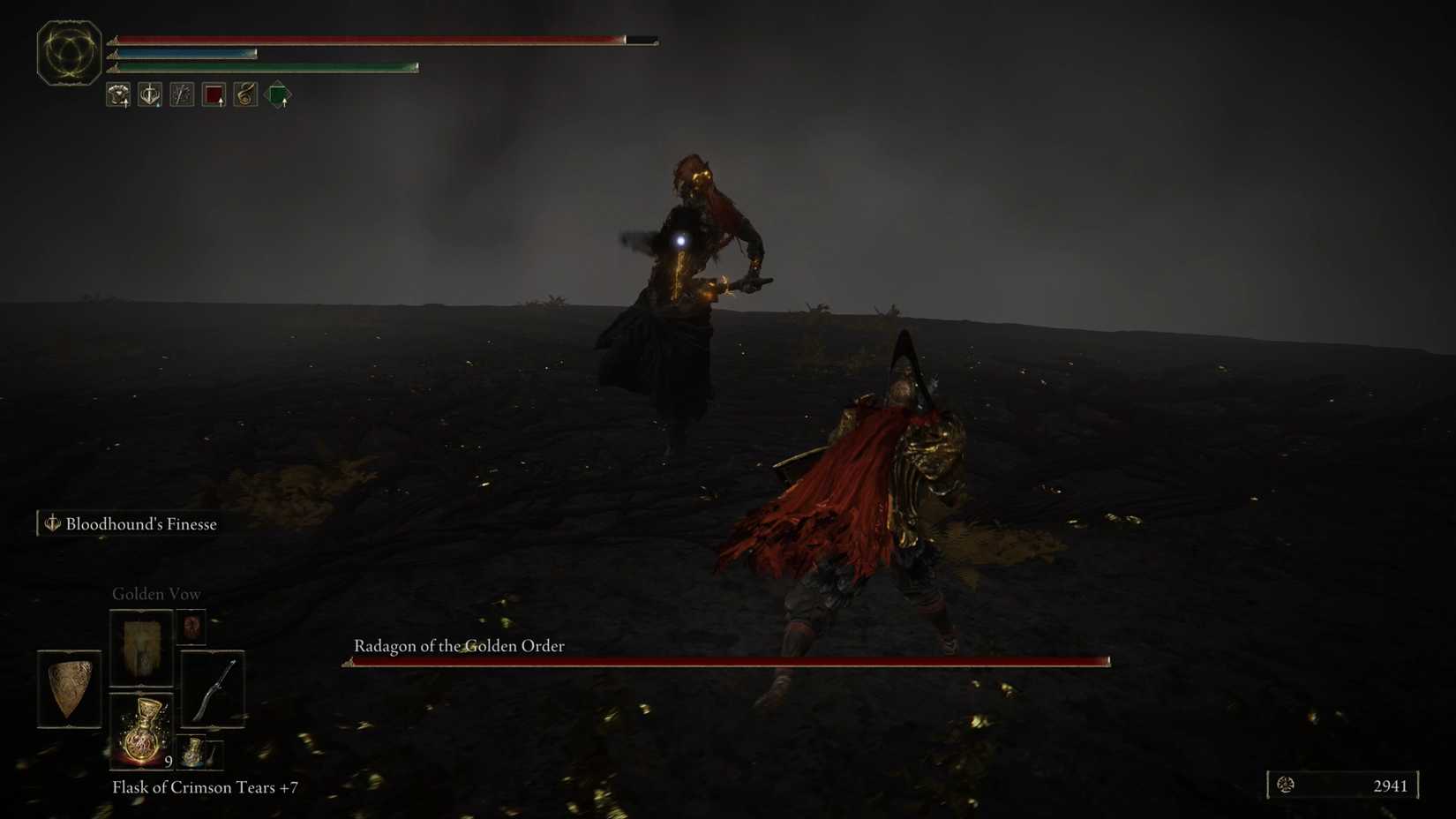Click the boss health bar
The height and width of the screenshot is (819, 1456).
pyautogui.click(x=725, y=660)
